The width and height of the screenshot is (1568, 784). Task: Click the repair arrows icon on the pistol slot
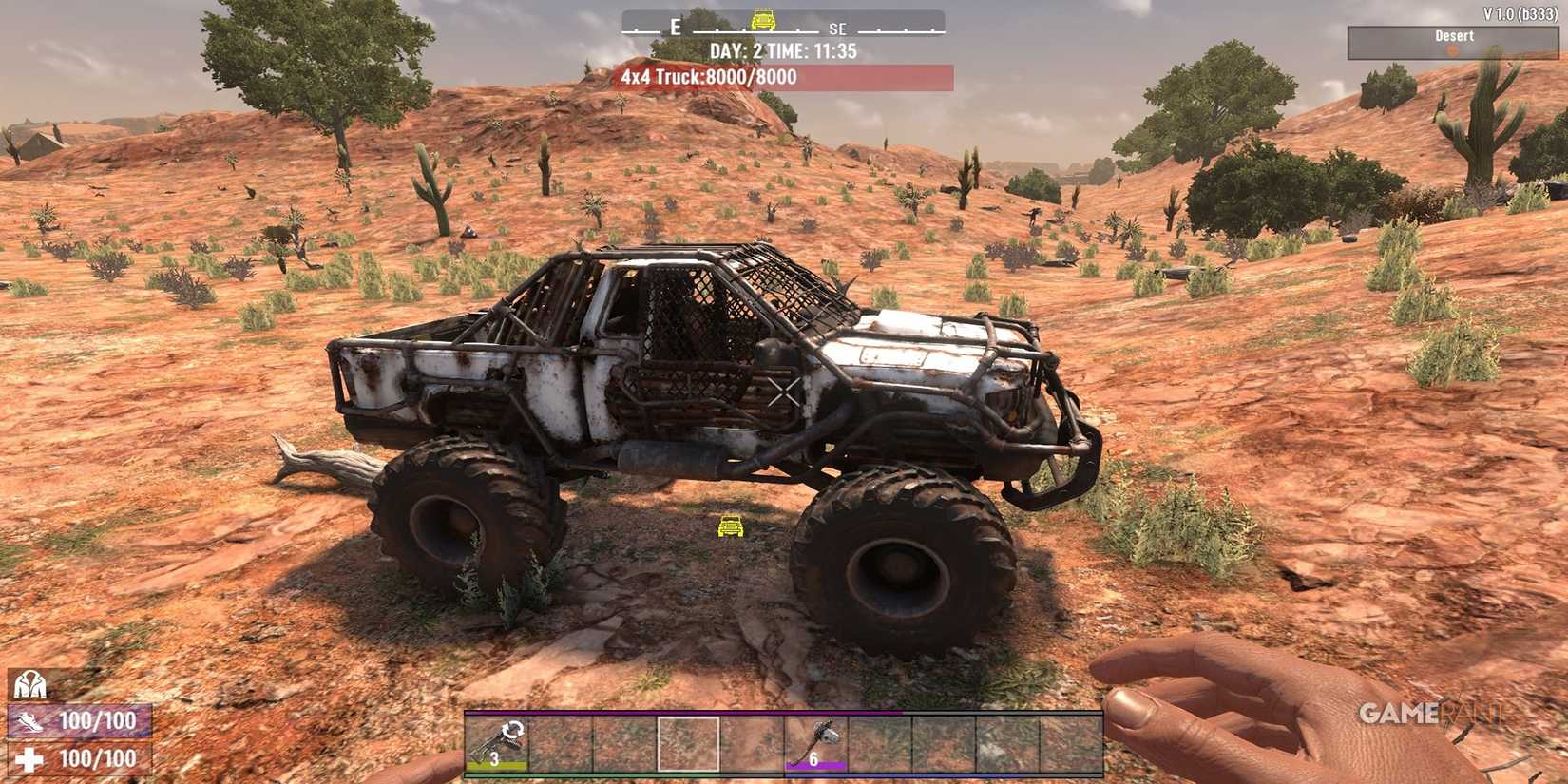513,730
